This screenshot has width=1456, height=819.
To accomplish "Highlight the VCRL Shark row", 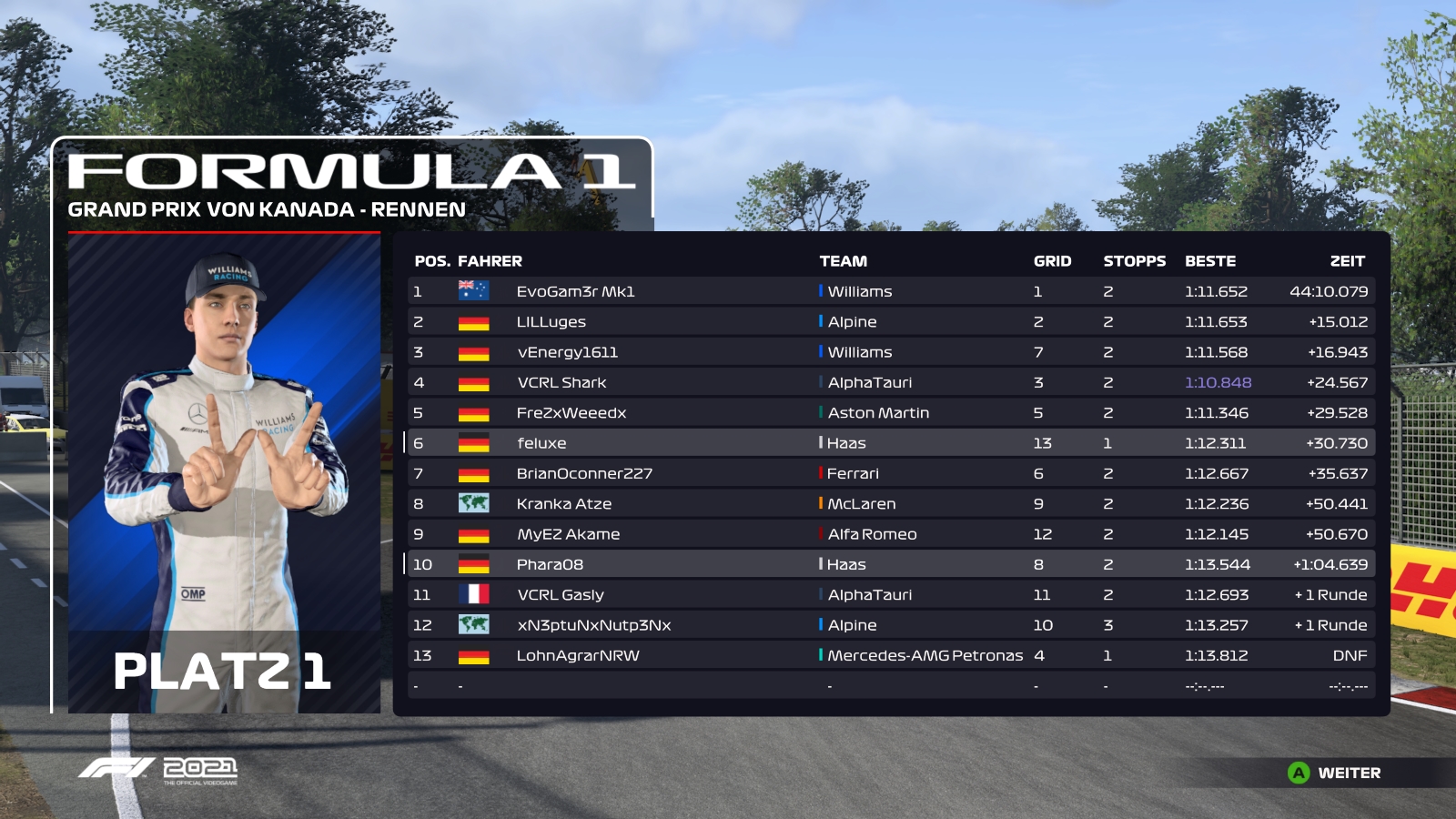I will coord(890,382).
